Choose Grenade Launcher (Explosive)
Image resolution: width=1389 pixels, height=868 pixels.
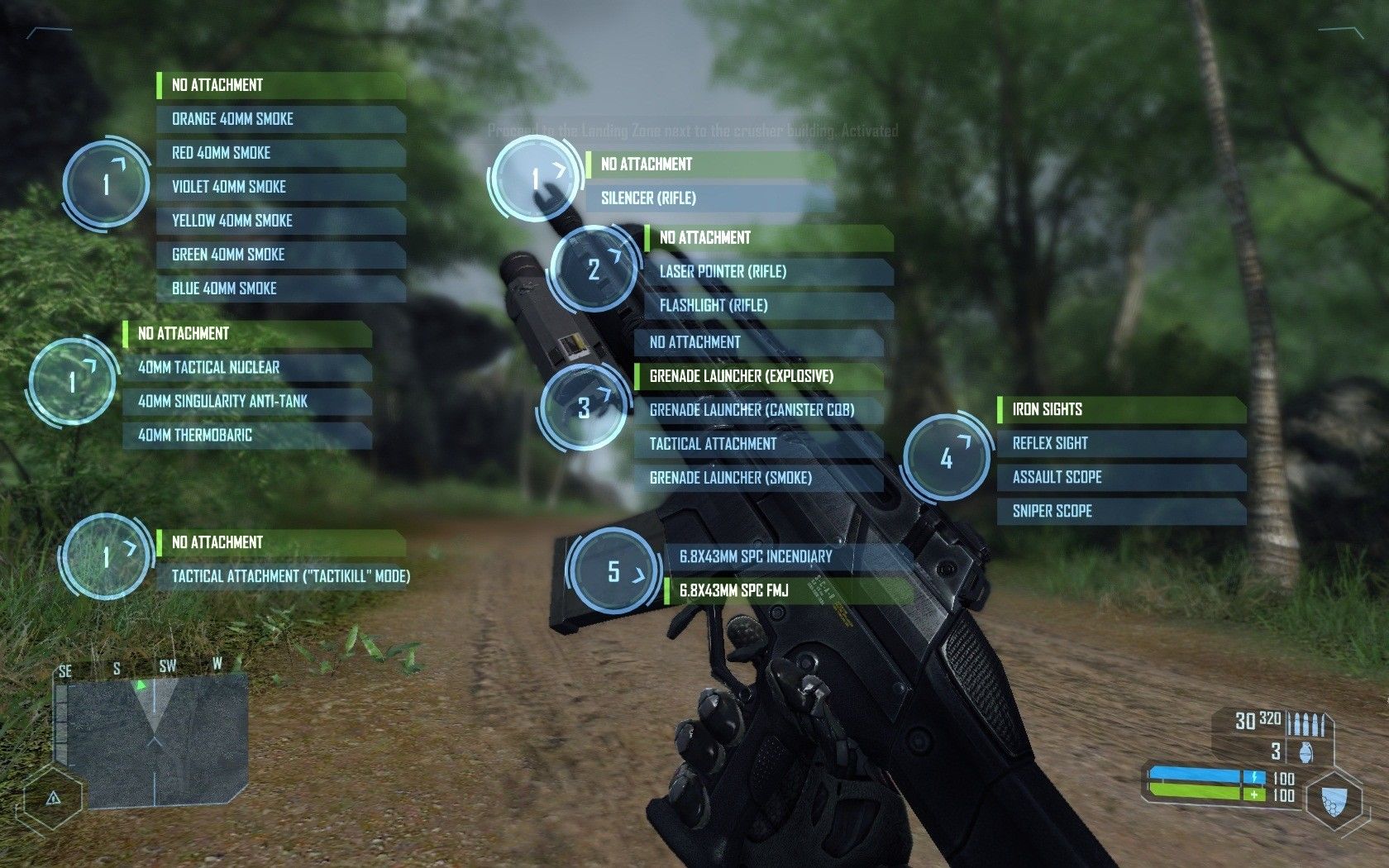point(757,376)
